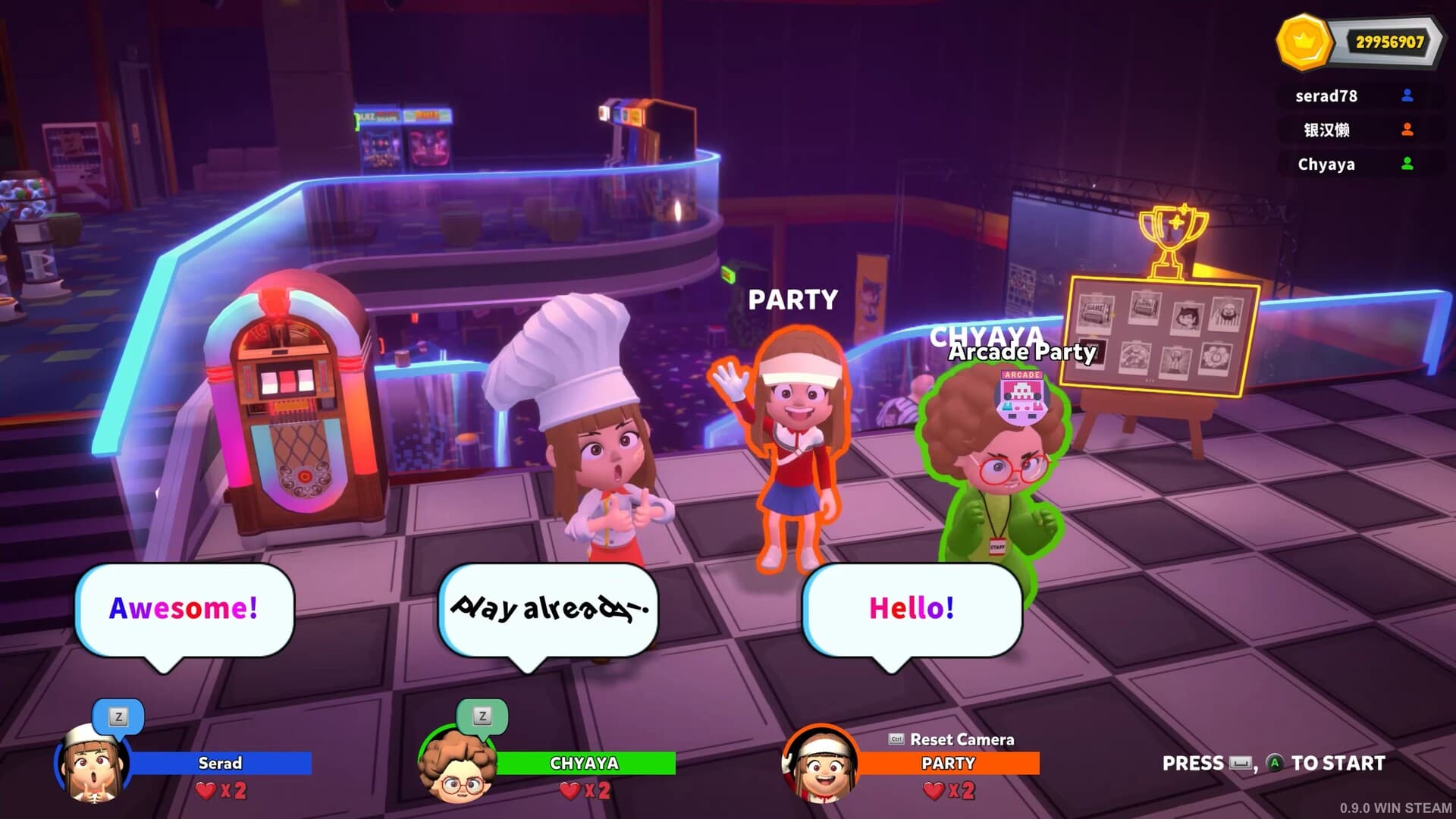Select serad78's blue player status icon

1407,96
